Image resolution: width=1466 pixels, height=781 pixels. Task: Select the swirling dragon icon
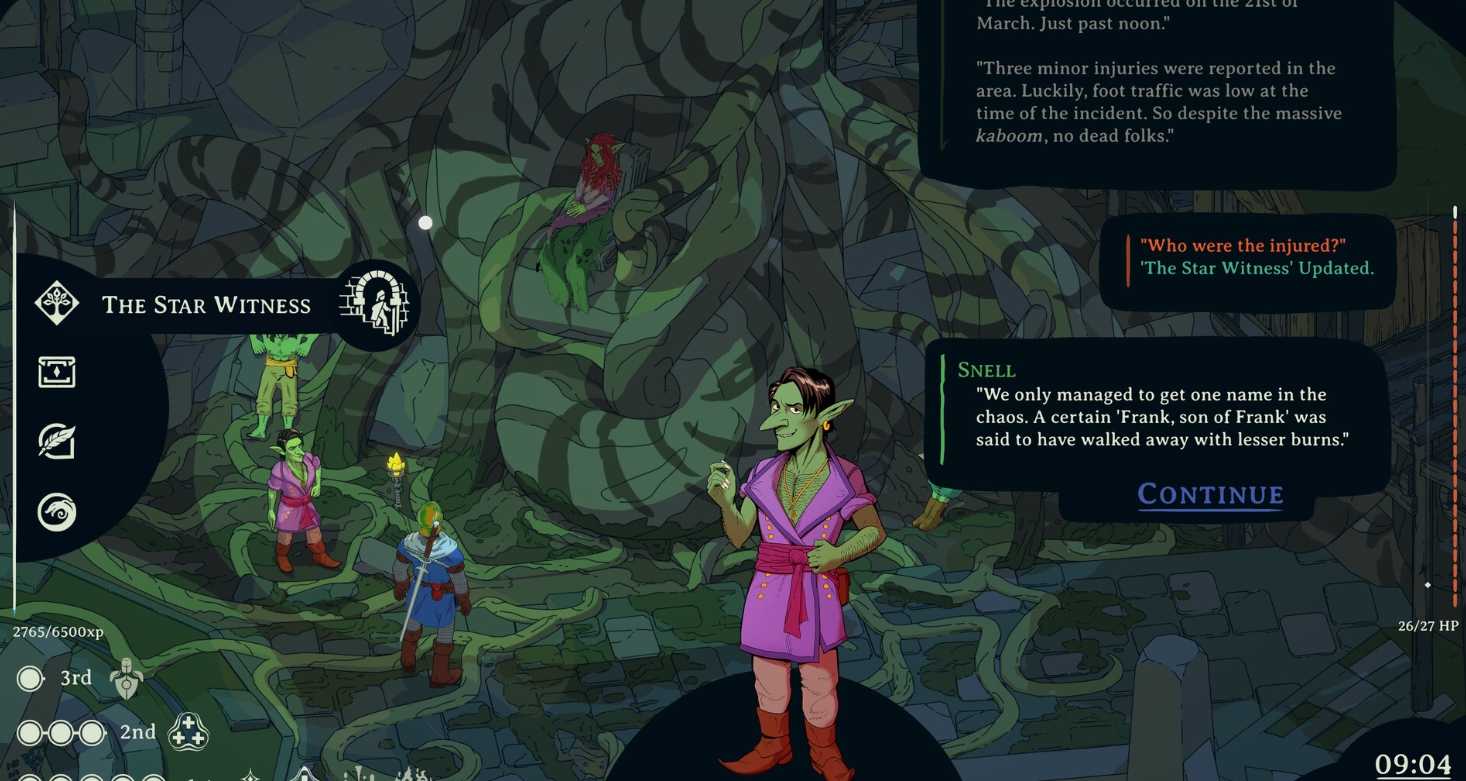(x=57, y=512)
